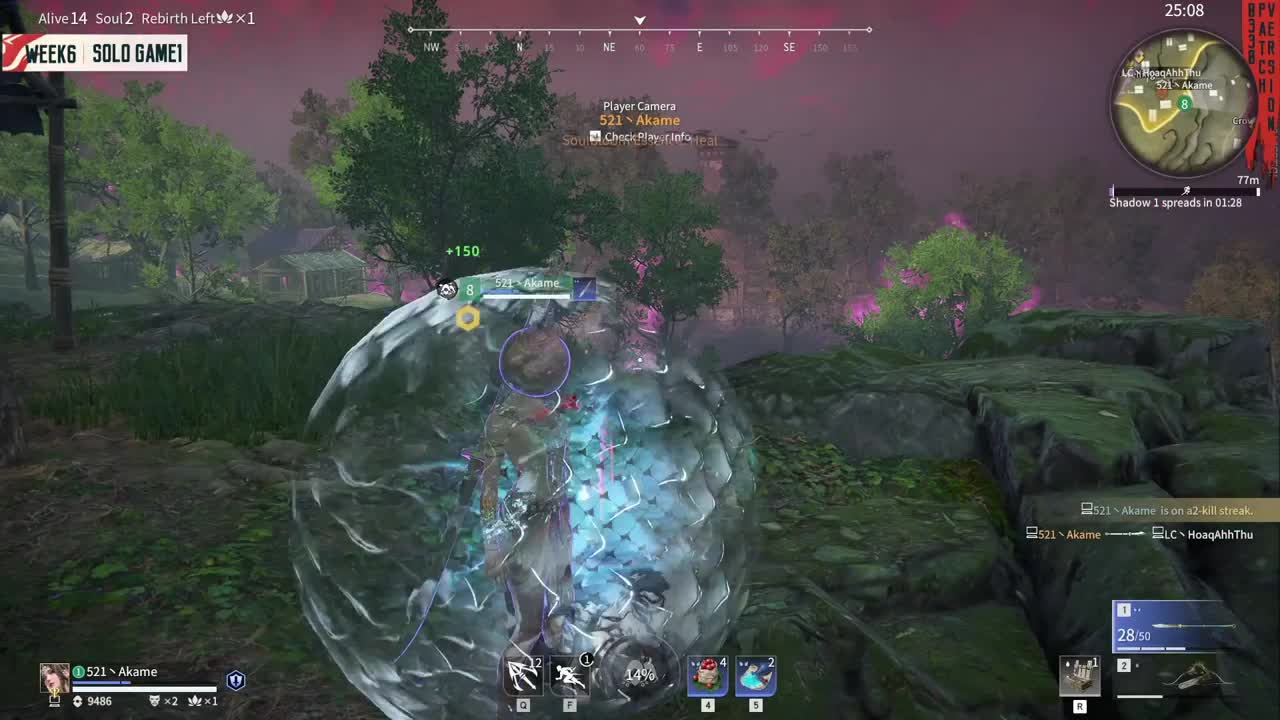Use the armor potion in slot 5
1280x720 pixels.
755,675
